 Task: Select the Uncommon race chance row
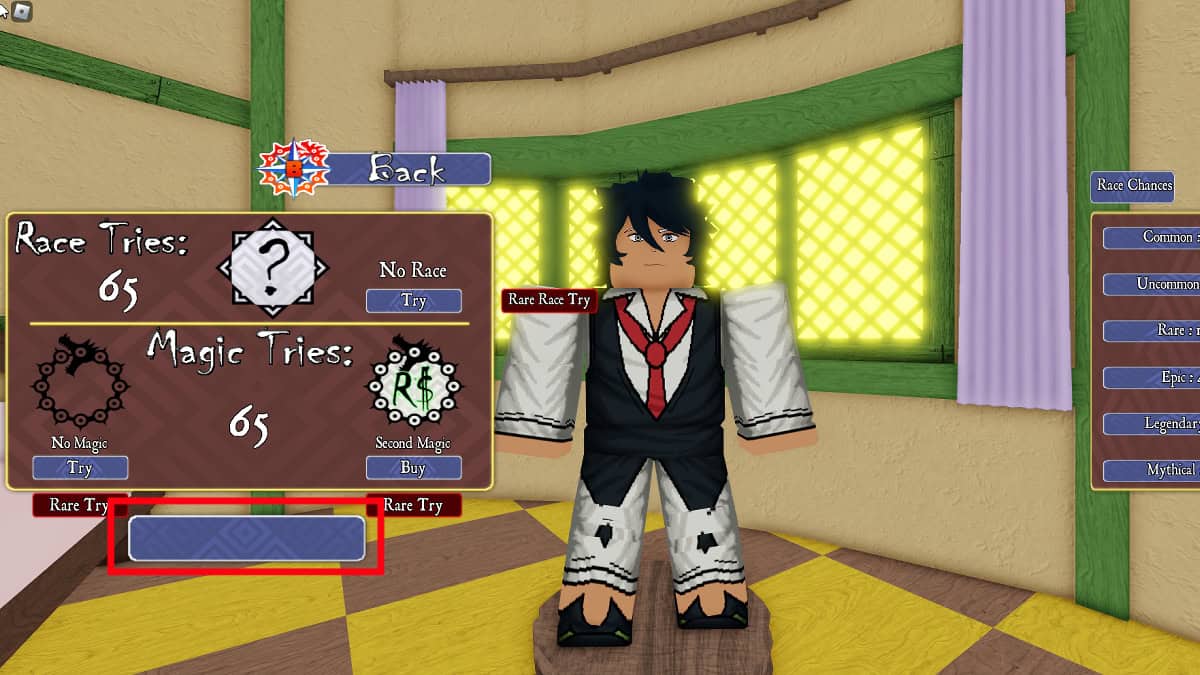coord(1152,284)
